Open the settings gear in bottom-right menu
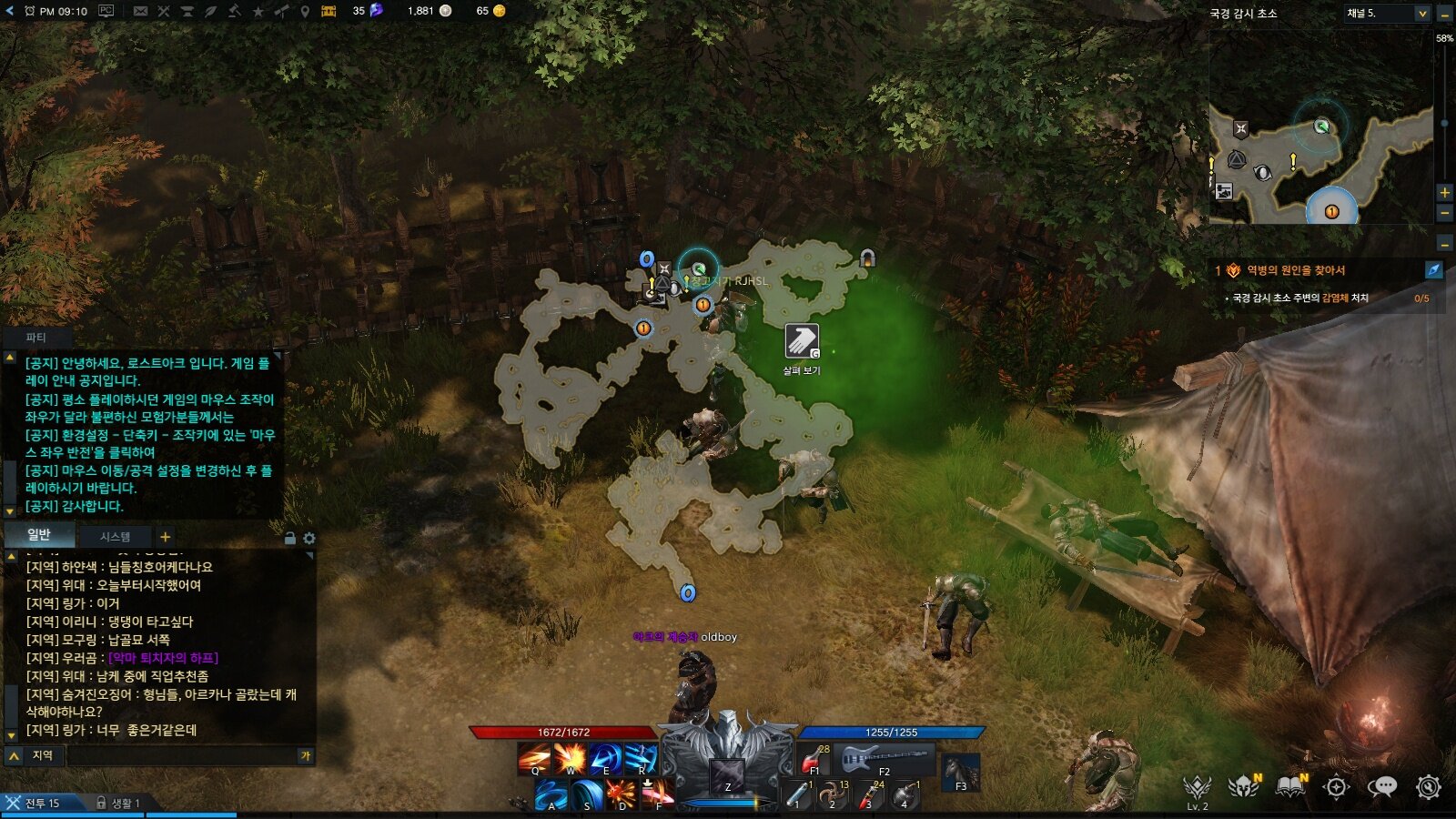This screenshot has height=819, width=1456. (x=1429, y=787)
